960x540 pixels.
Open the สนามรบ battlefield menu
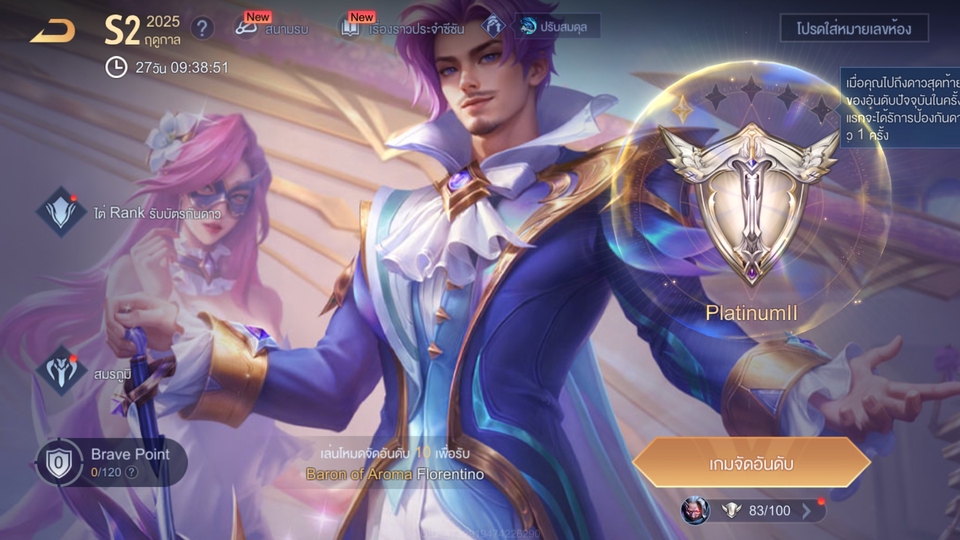point(273,28)
